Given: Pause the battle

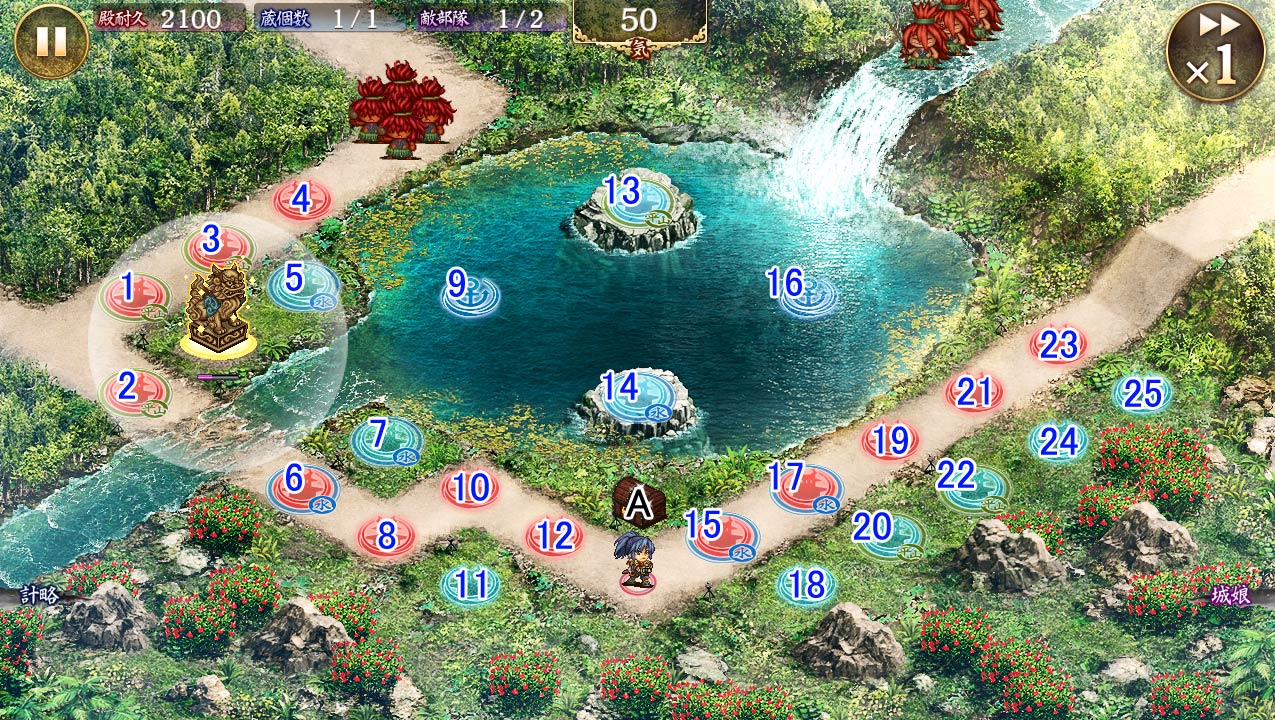Looking at the screenshot, I should 51,41.
